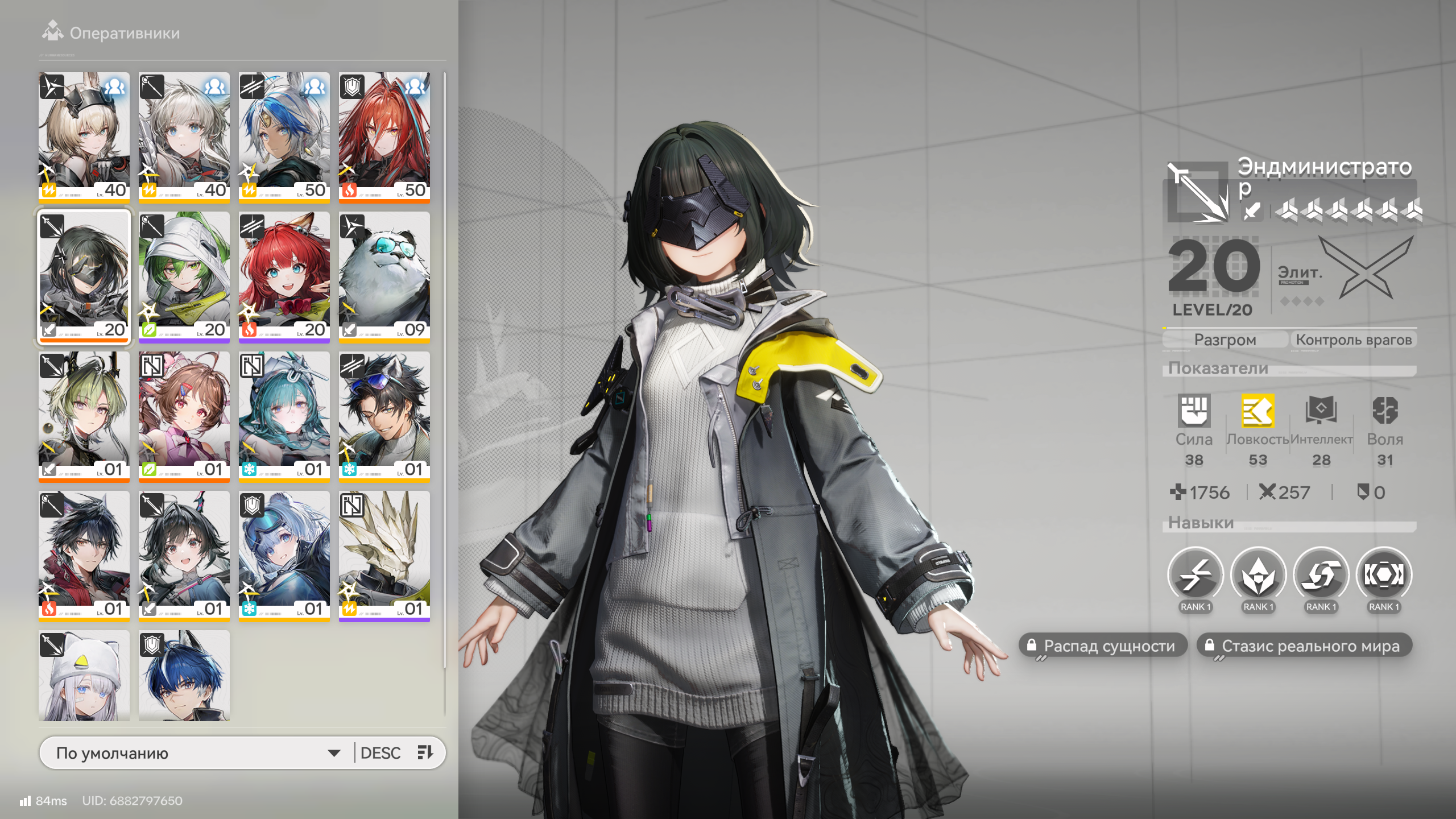Image resolution: width=1456 pixels, height=819 pixels.
Task: Open the По умолчанию sort dropdown
Action: click(x=197, y=753)
